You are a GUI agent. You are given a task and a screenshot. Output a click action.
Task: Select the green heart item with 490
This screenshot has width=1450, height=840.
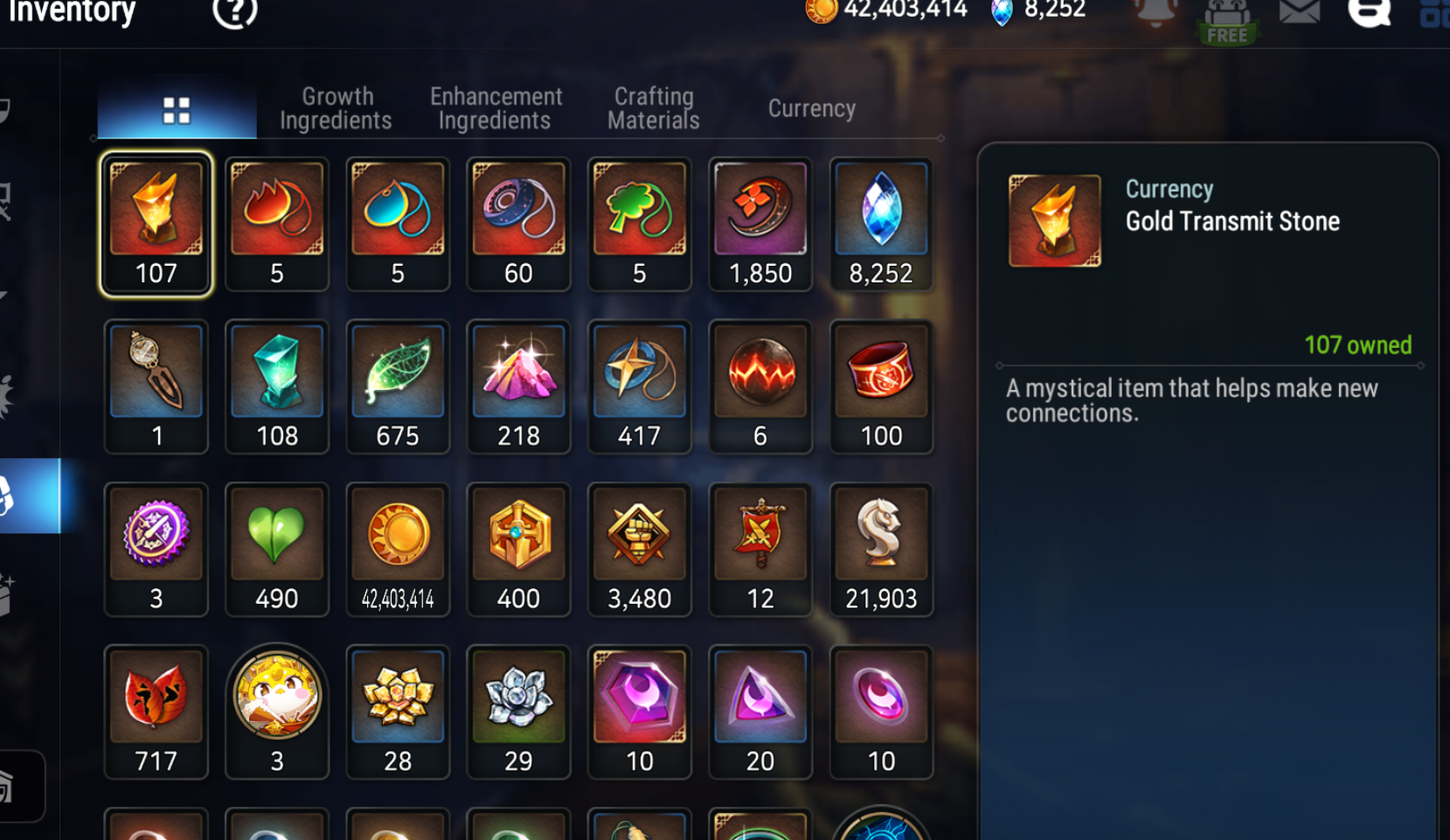tap(277, 549)
